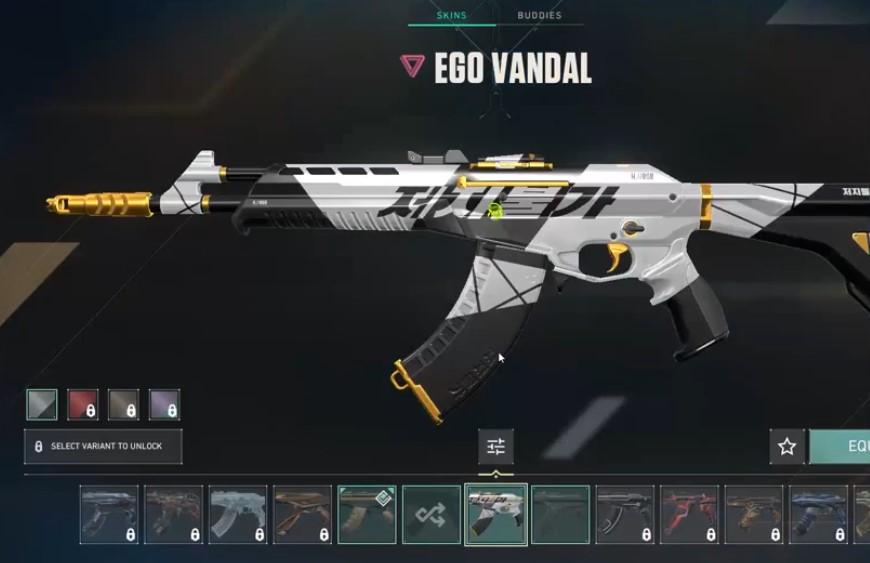Choose the owned skin thumbnail with diamond badge

(x=367, y=515)
